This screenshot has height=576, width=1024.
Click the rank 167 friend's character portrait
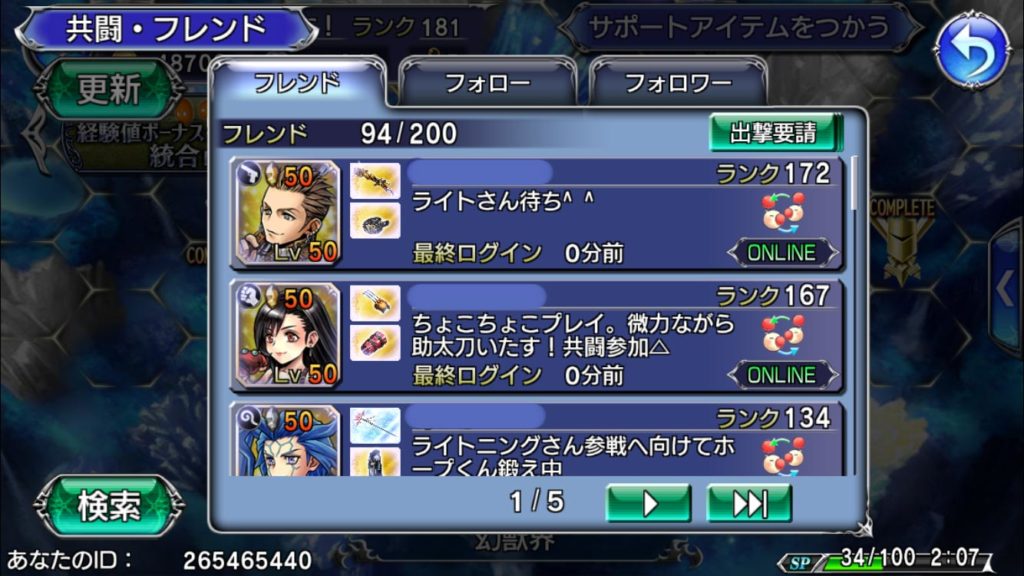(287, 335)
